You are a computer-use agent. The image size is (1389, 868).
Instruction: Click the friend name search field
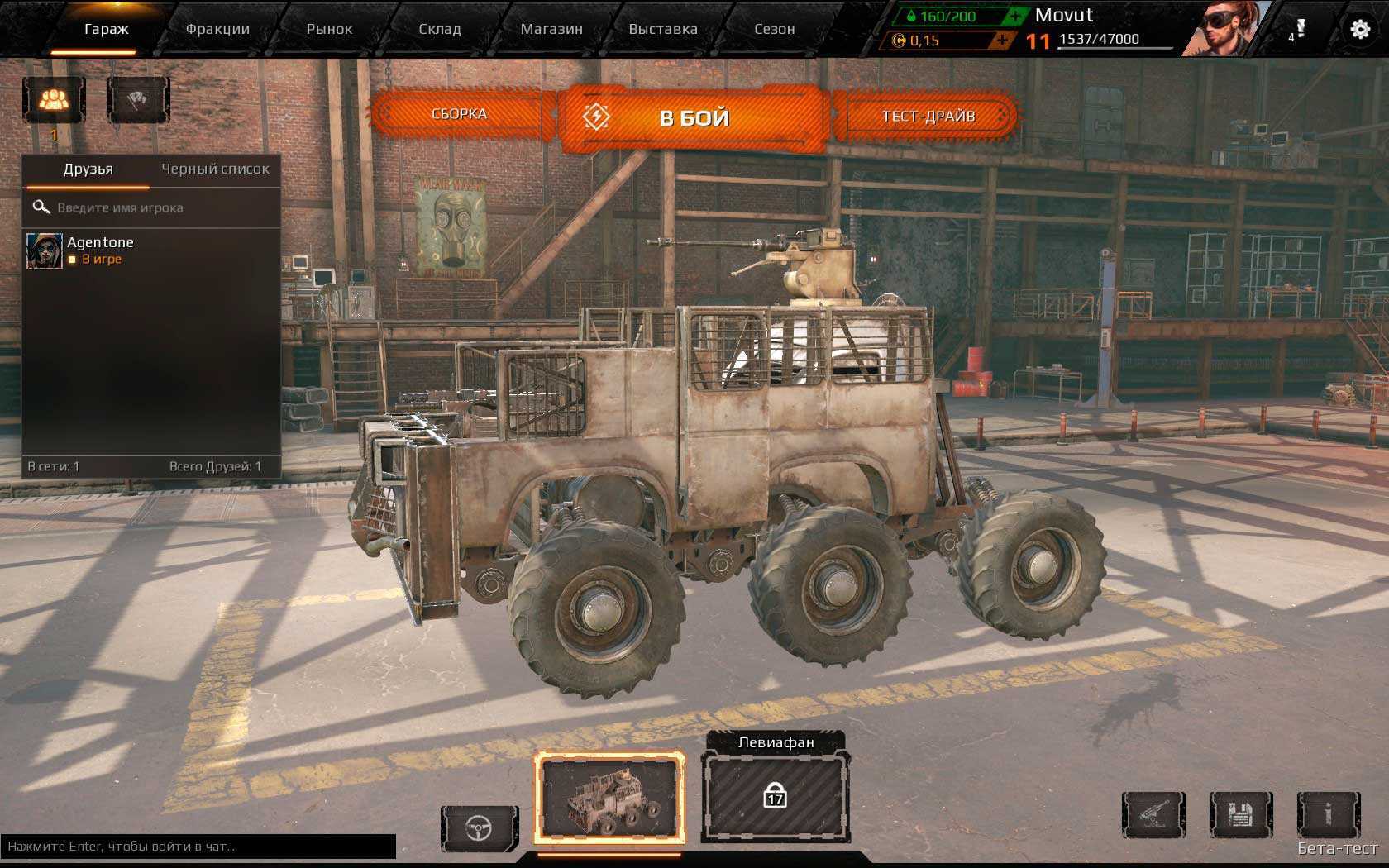pyautogui.click(x=157, y=207)
